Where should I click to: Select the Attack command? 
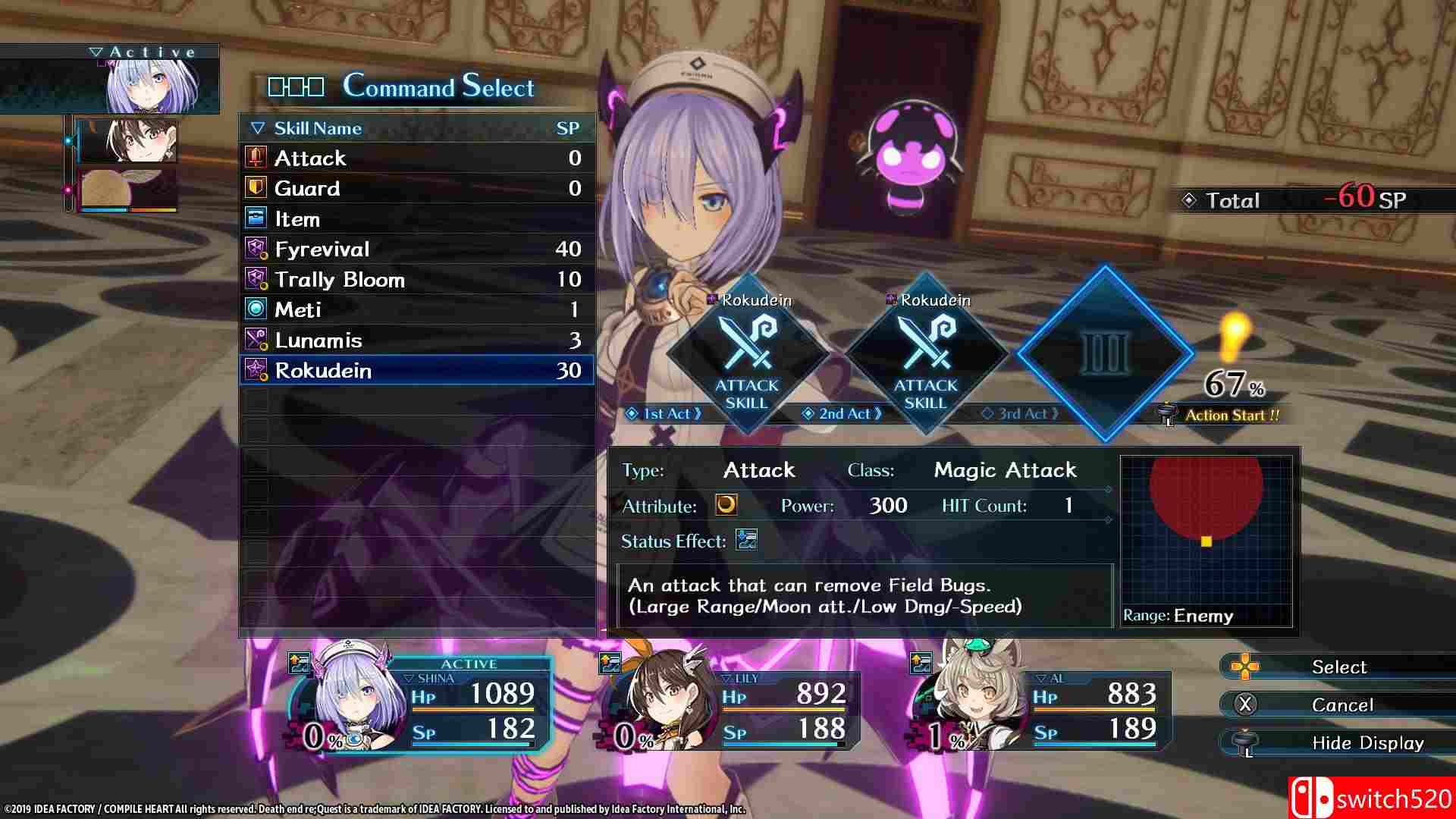point(416,158)
